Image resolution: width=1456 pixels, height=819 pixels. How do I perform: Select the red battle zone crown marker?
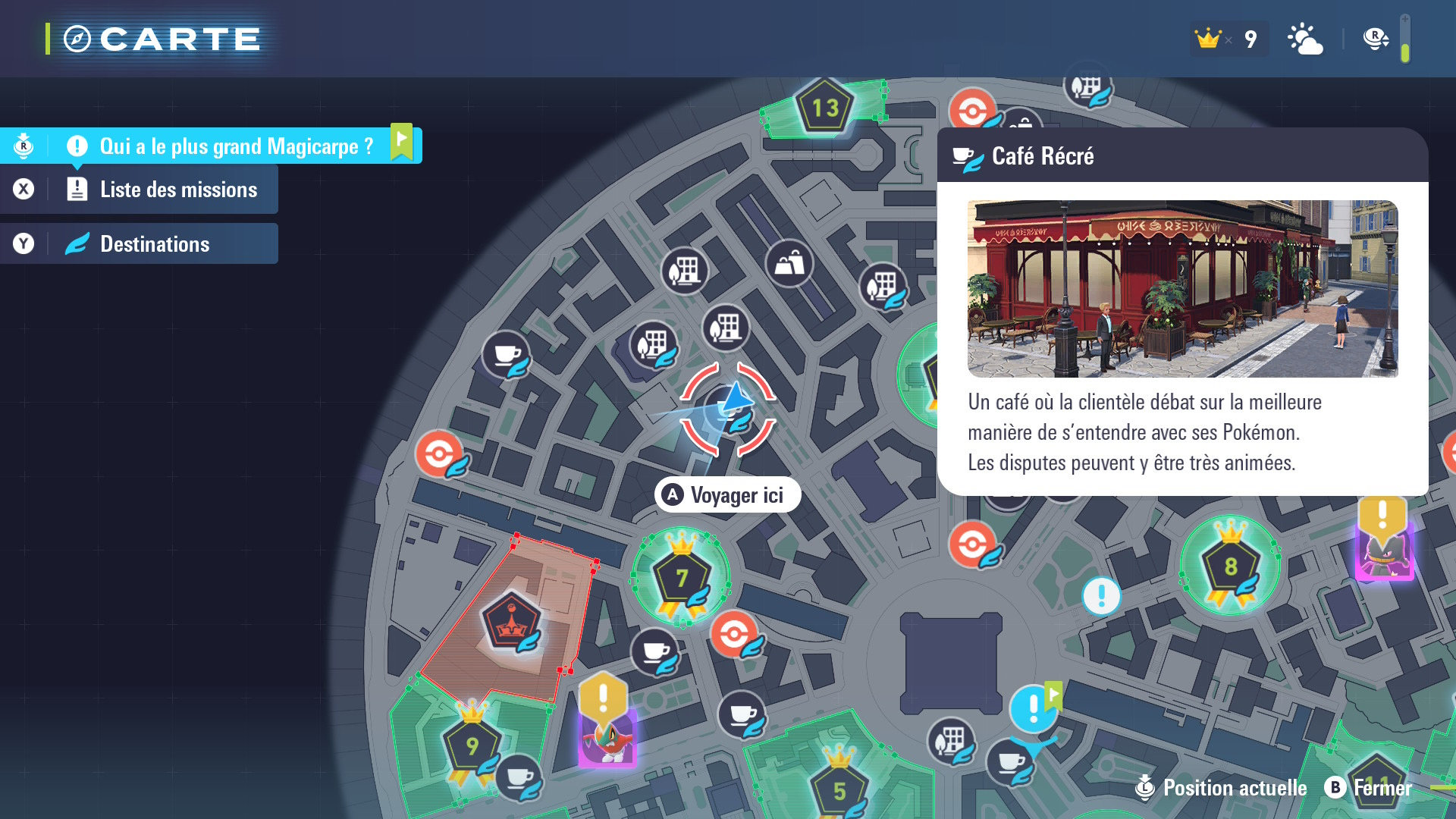511,623
